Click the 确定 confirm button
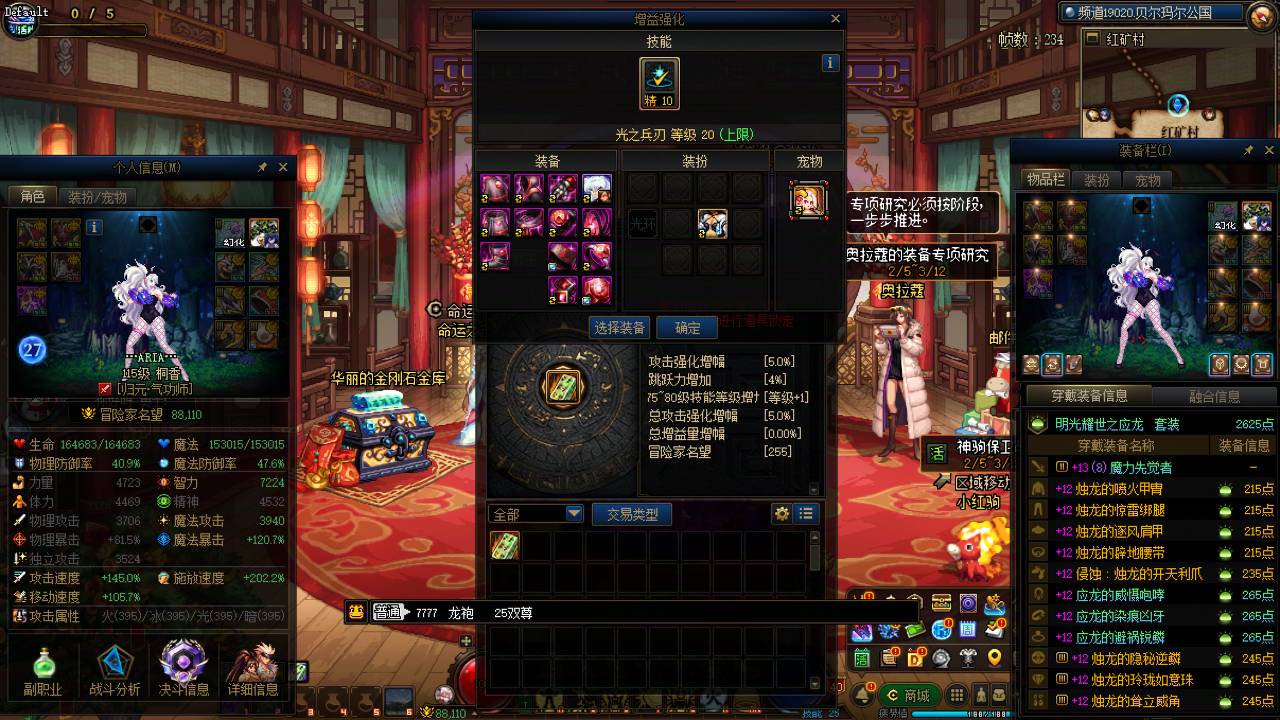Screen dimensions: 1280x720 point(686,327)
